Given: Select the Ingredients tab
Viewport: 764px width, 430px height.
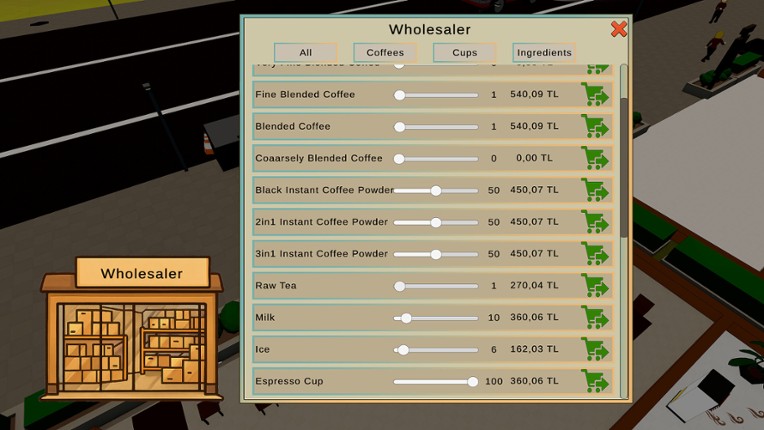Looking at the screenshot, I should click(x=544, y=52).
